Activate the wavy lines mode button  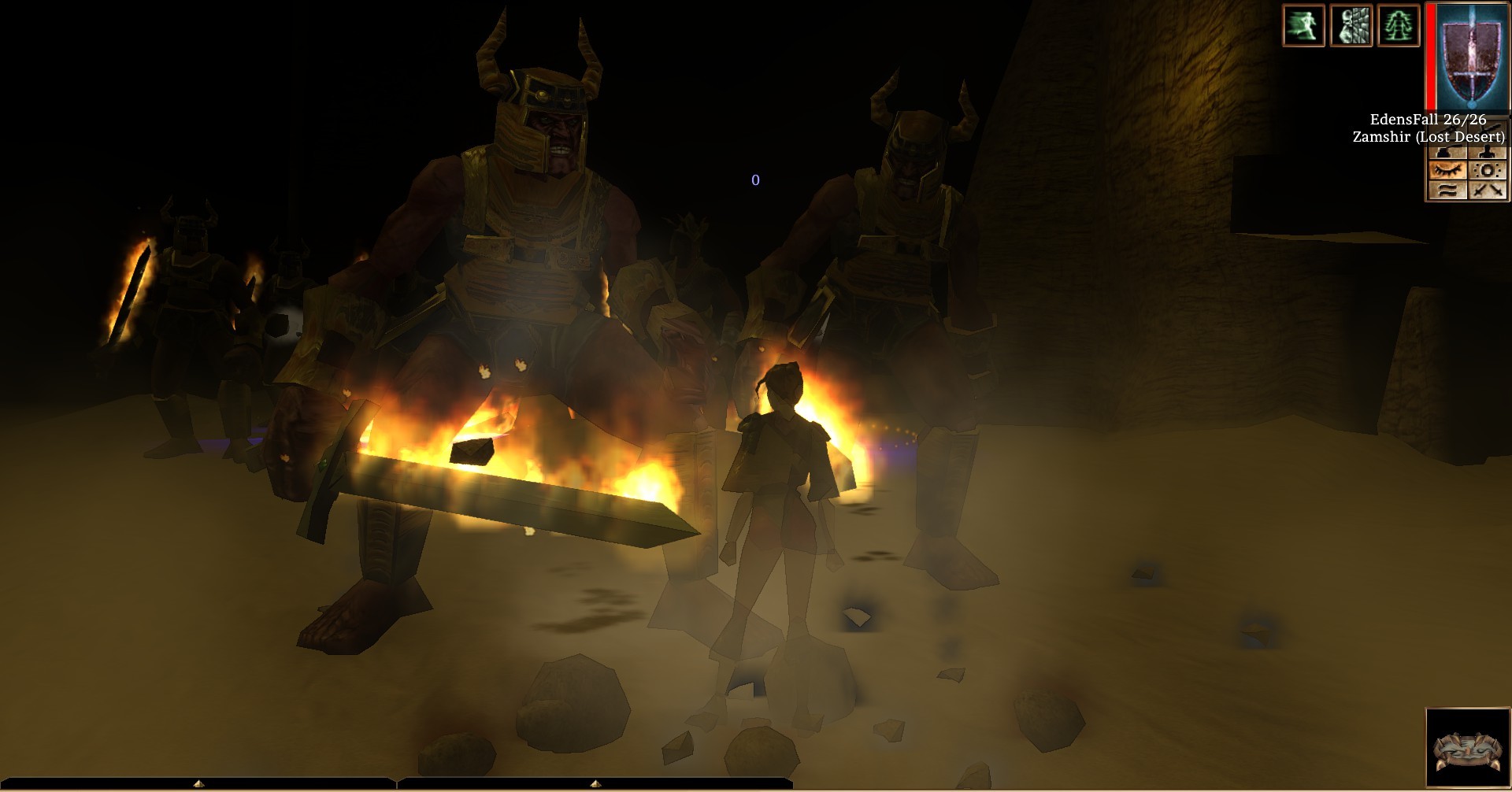(1447, 190)
